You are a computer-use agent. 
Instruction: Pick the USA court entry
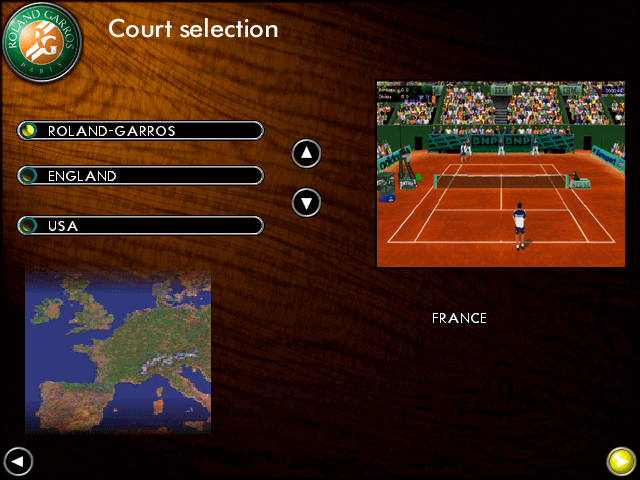[140, 226]
